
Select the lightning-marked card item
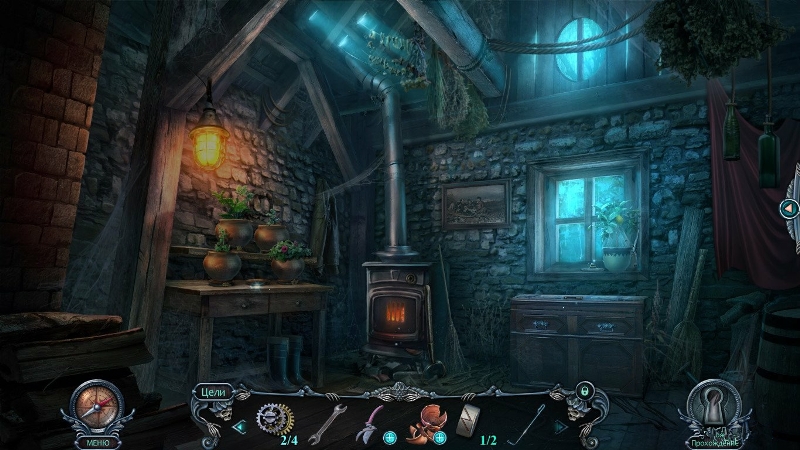click(x=471, y=421)
